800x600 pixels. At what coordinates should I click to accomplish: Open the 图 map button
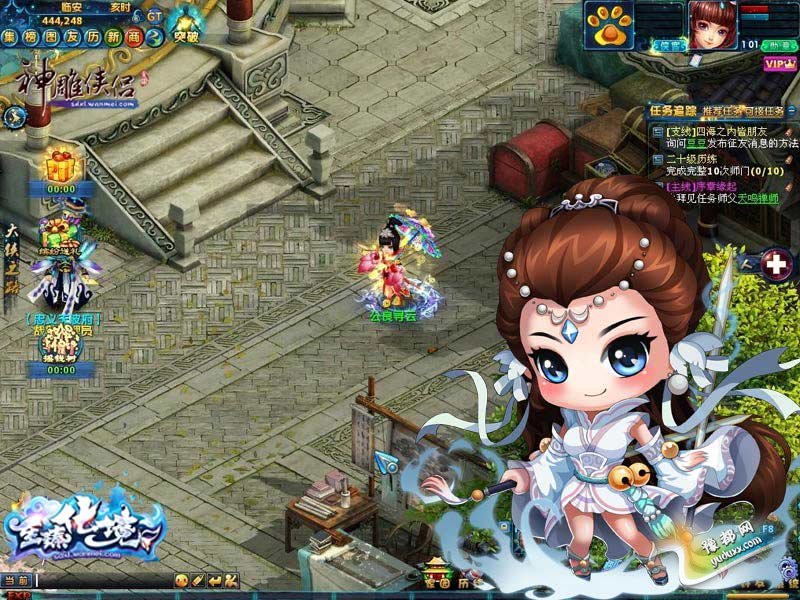click(51, 37)
